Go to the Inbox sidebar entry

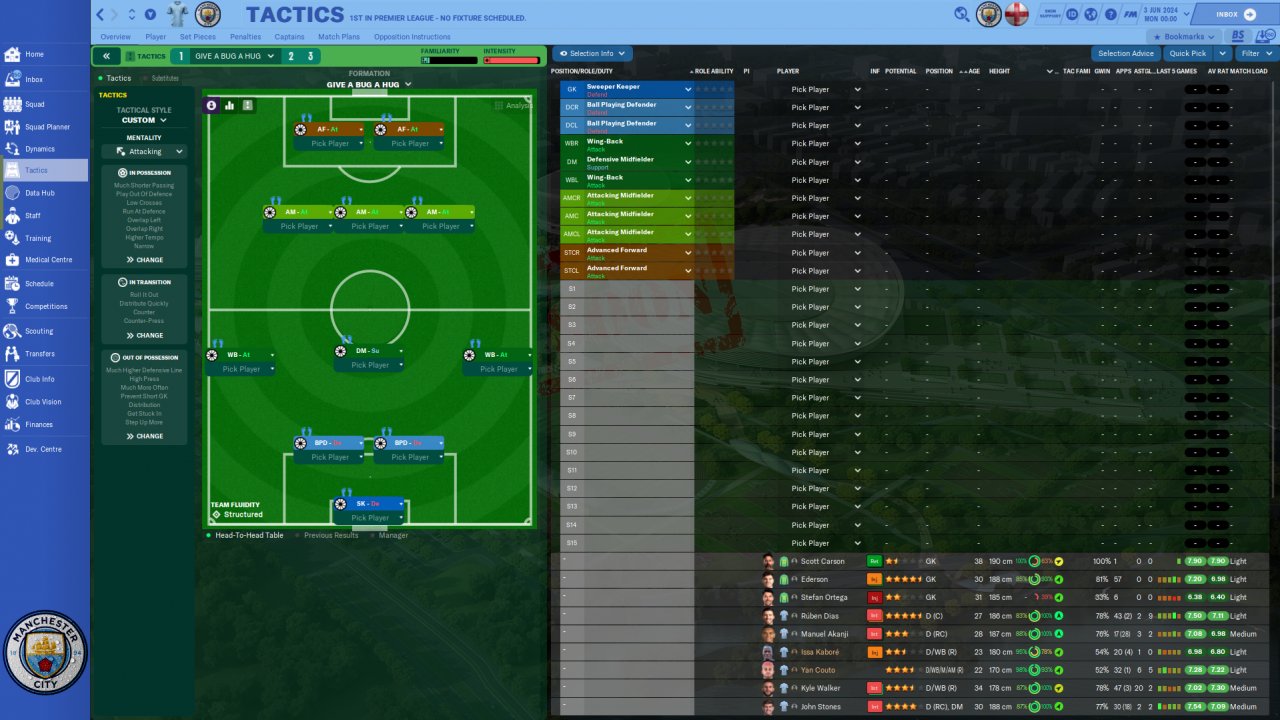34,79
